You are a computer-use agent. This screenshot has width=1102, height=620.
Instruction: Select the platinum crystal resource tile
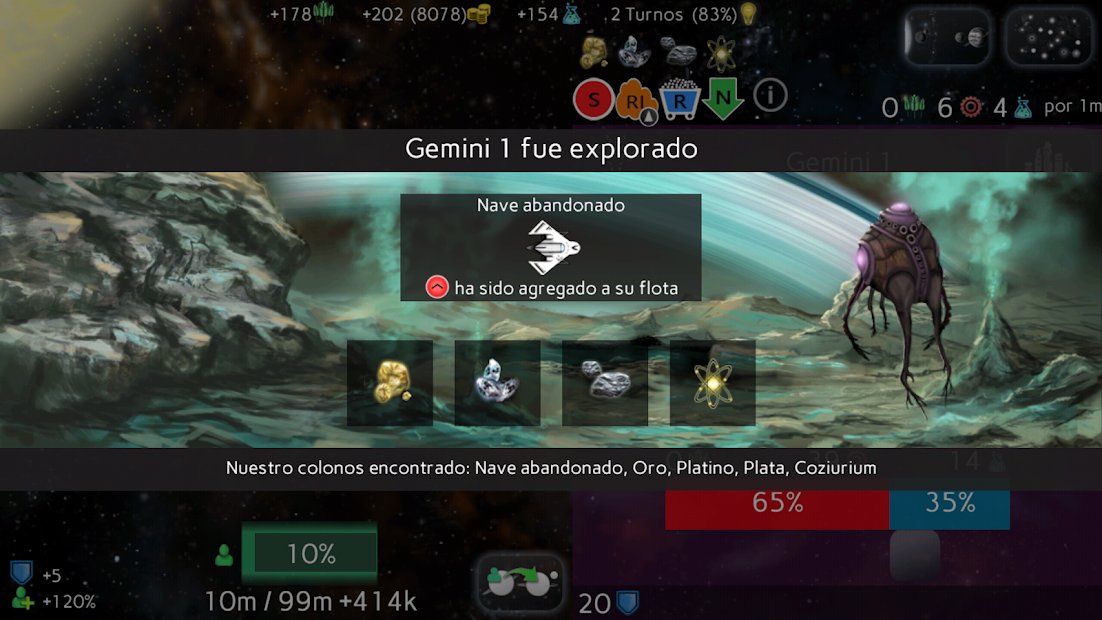[497, 383]
